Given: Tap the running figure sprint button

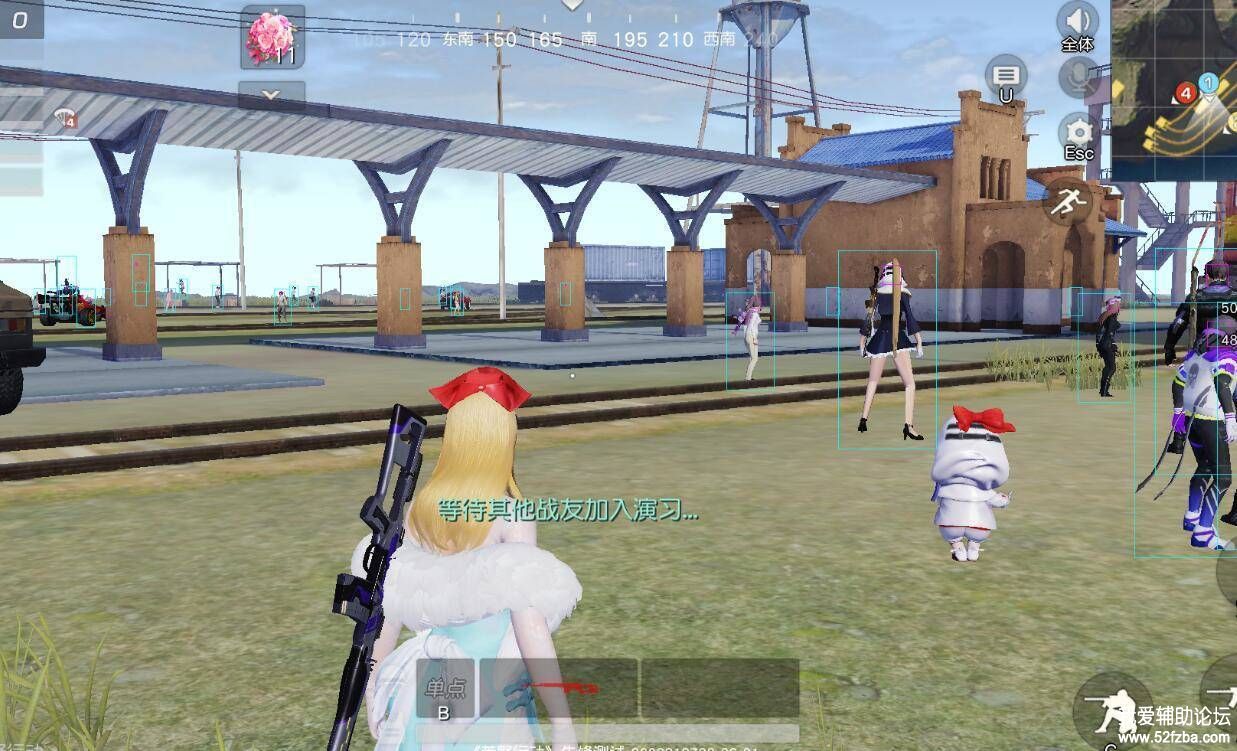Looking at the screenshot, I should [x=1067, y=202].
